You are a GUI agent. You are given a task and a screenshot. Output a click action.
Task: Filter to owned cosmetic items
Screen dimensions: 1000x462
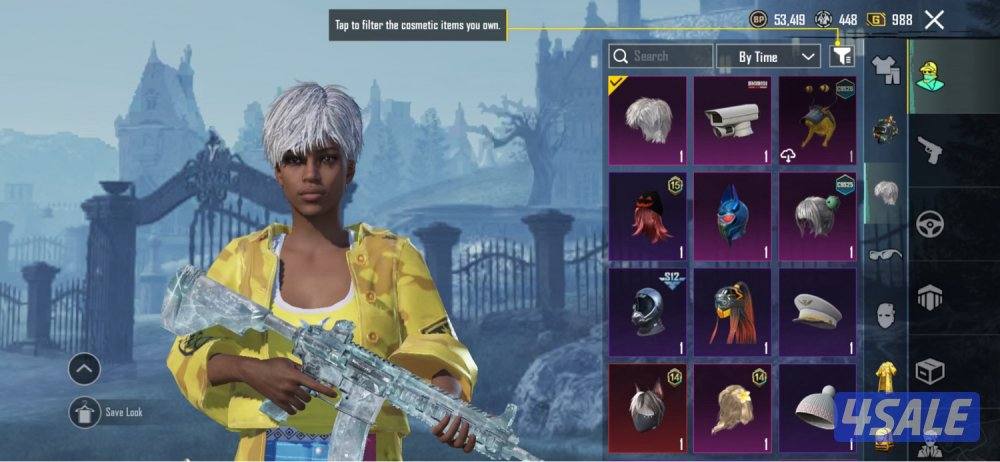[x=841, y=57]
